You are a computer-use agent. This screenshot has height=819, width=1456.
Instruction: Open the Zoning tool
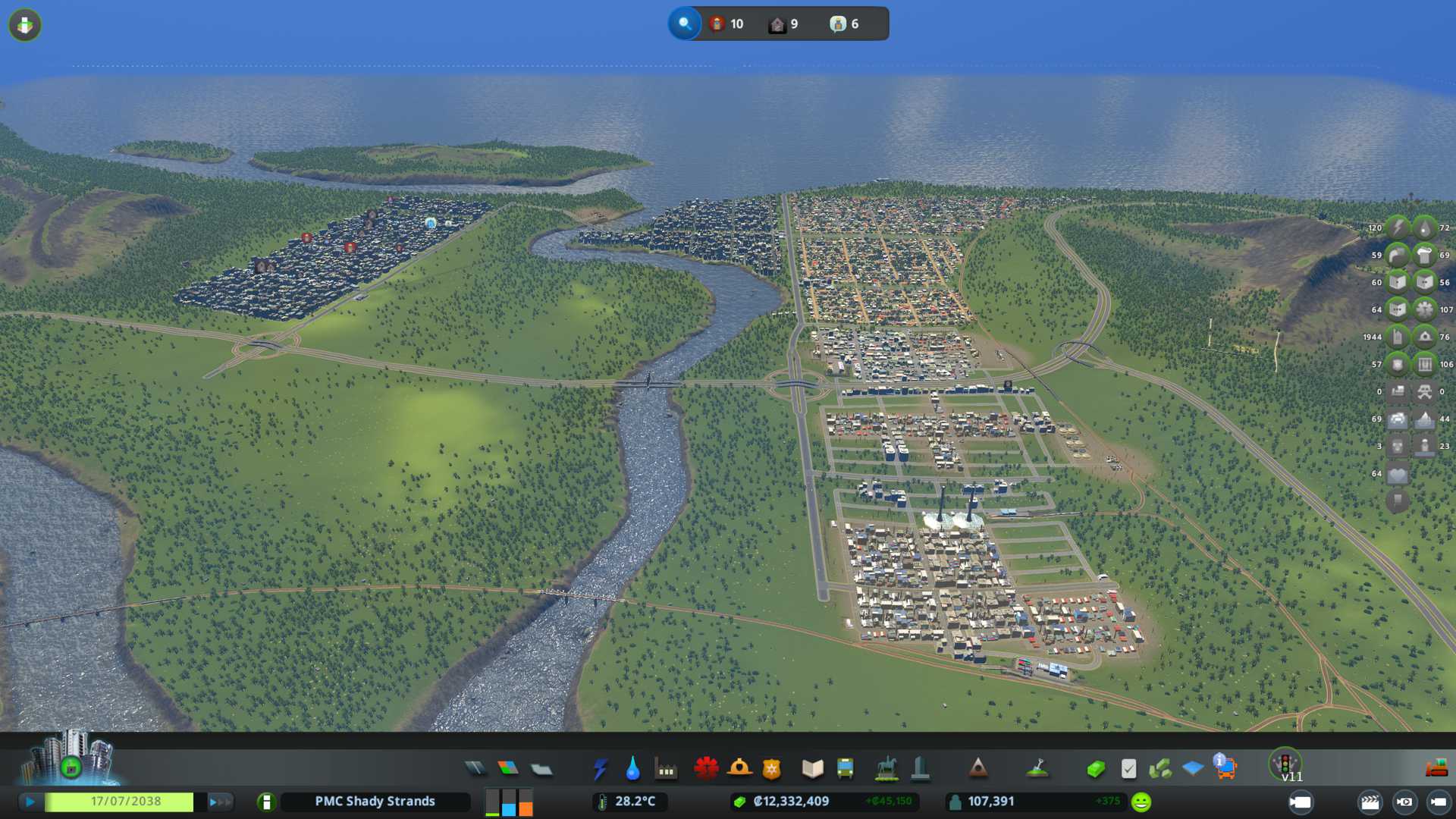[x=508, y=769]
